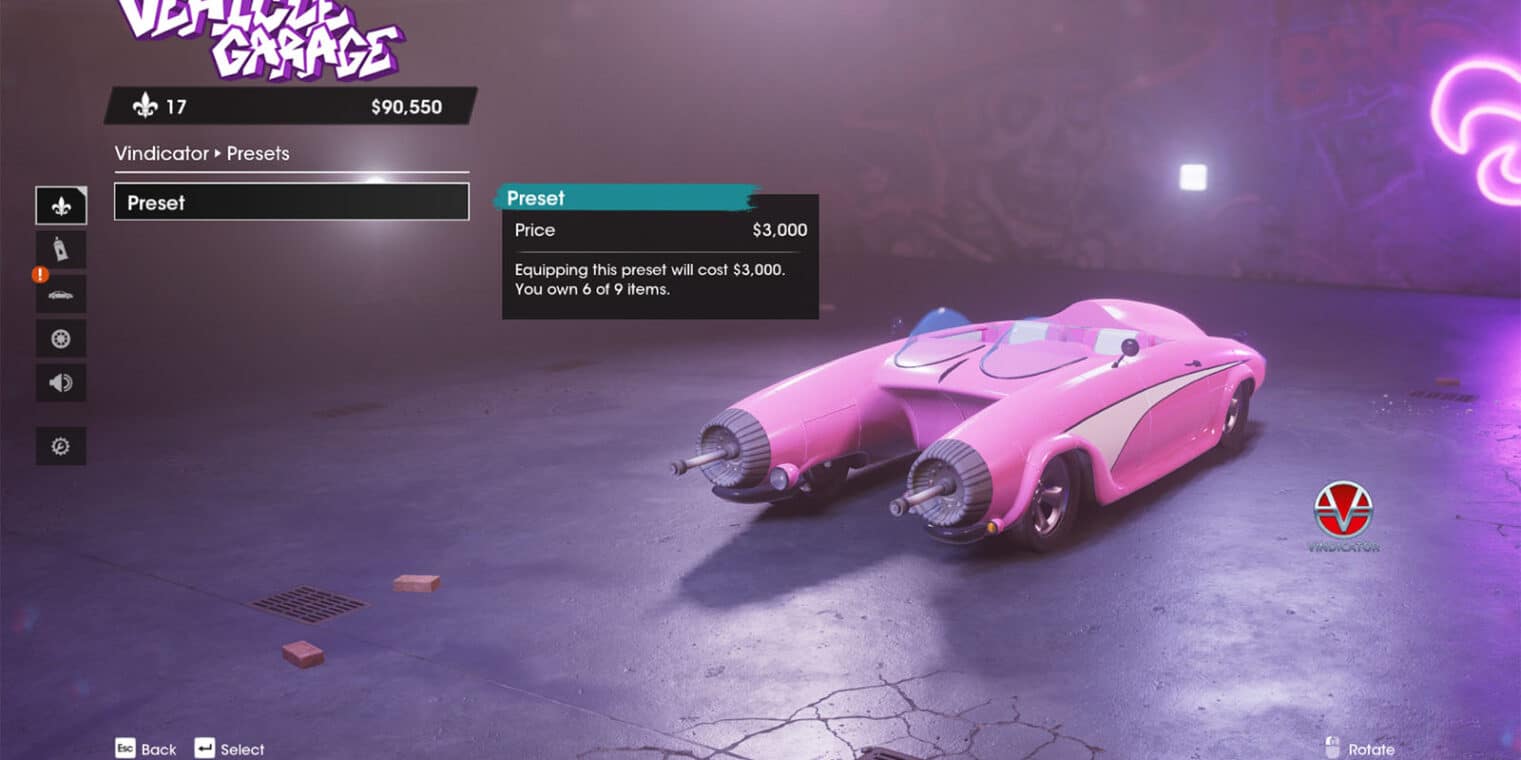Select the Preset list entry
1521x760 pixels.
[291, 202]
